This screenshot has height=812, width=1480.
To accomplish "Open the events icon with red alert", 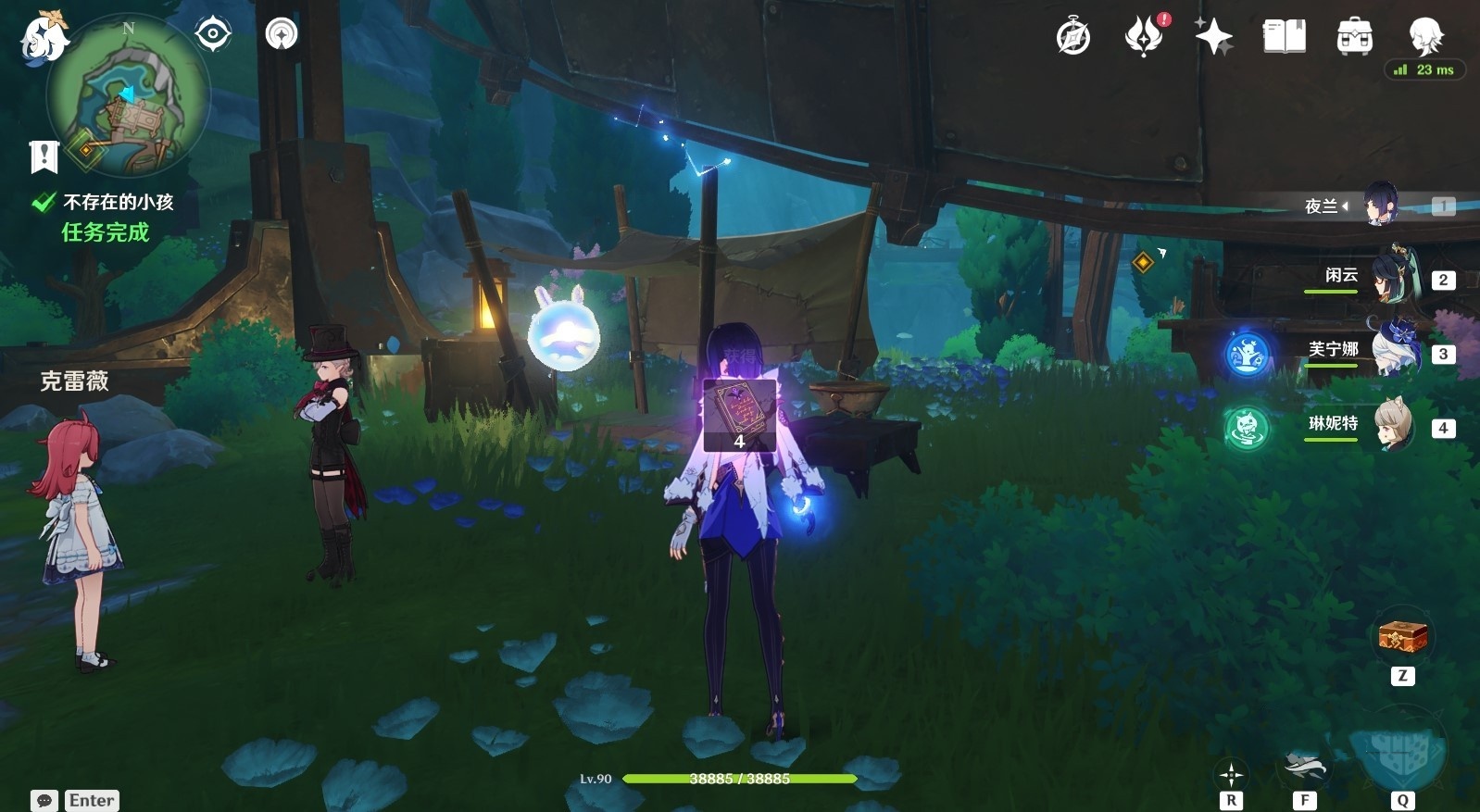I will point(1145,37).
